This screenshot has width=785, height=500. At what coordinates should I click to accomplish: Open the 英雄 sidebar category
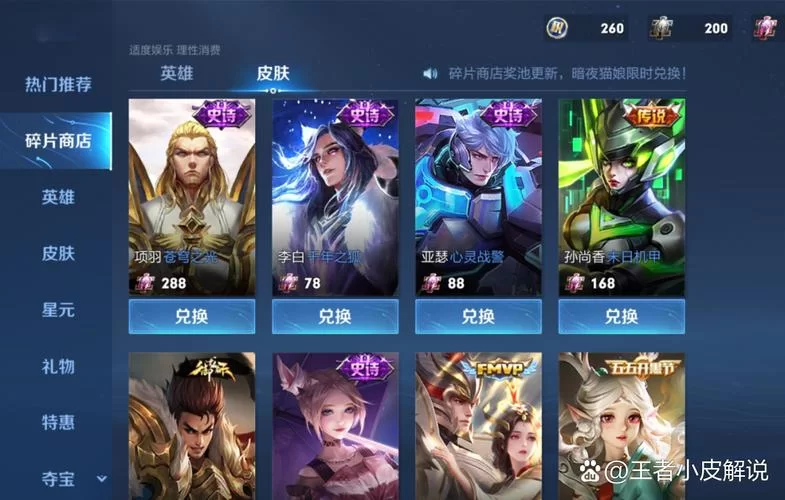click(58, 197)
